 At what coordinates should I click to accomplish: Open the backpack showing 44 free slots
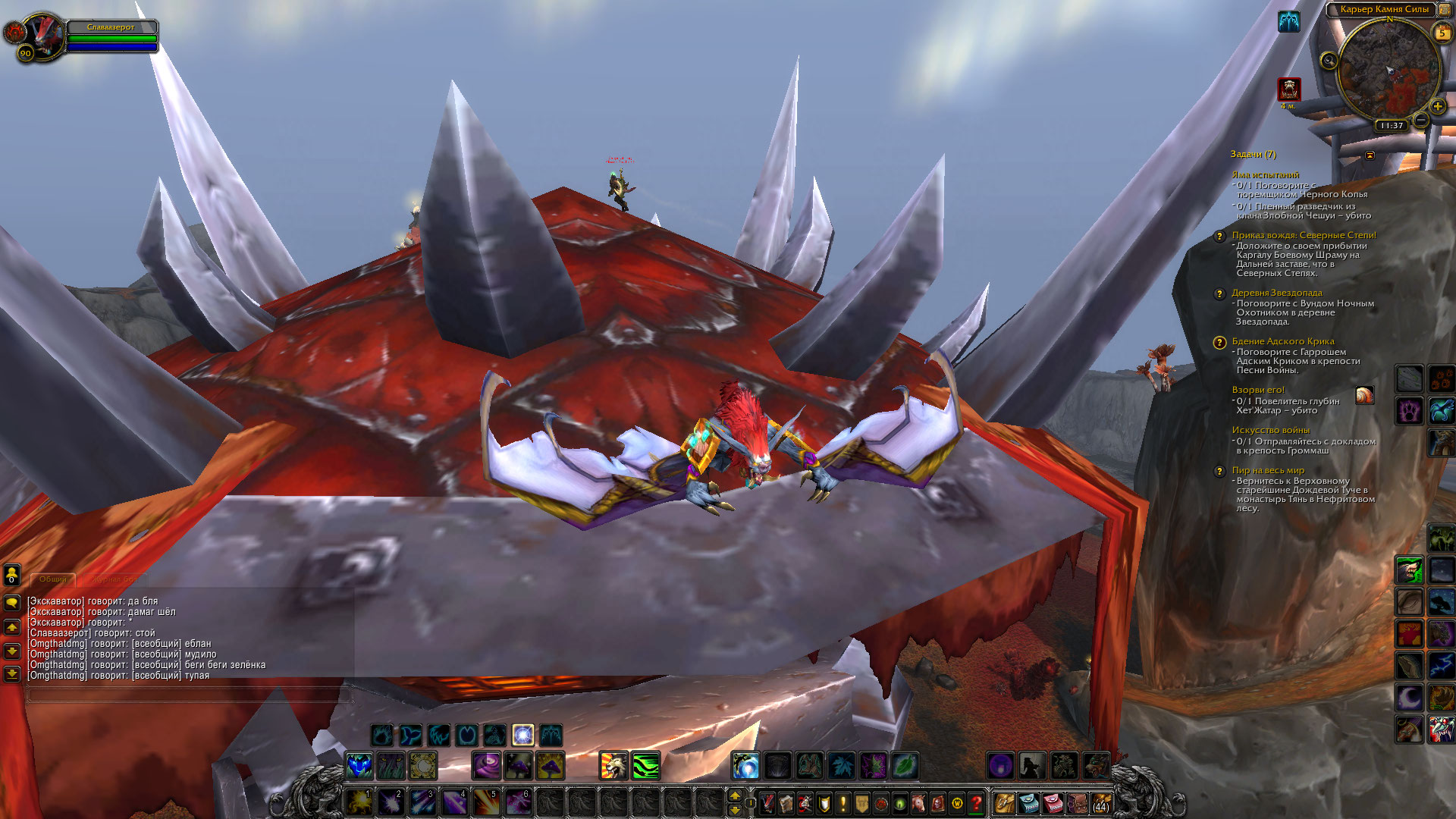click(1100, 802)
